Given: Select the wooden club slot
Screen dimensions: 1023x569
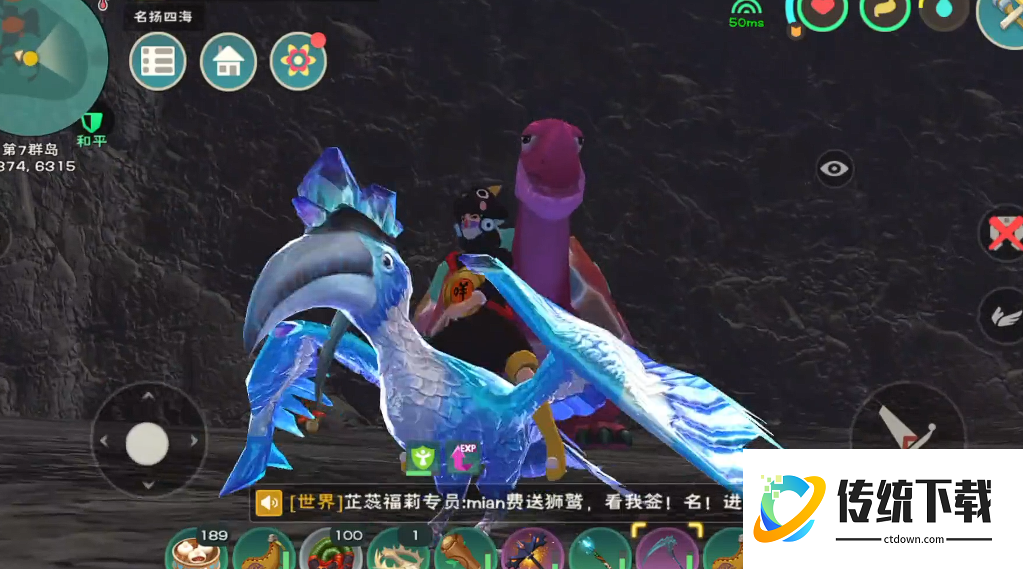Looking at the screenshot, I should pos(465,553).
